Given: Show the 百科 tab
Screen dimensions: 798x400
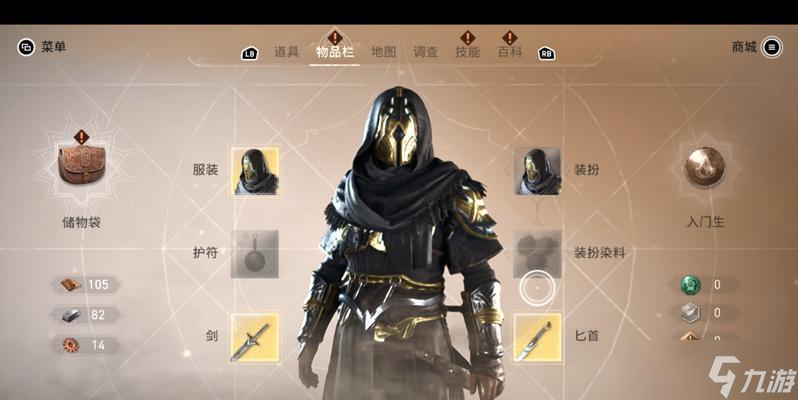Looking at the screenshot, I should (510, 52).
